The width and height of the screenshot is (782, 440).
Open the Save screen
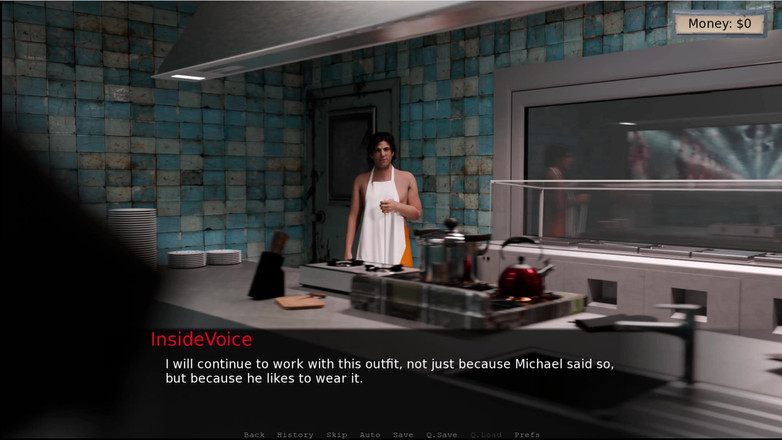pos(403,435)
